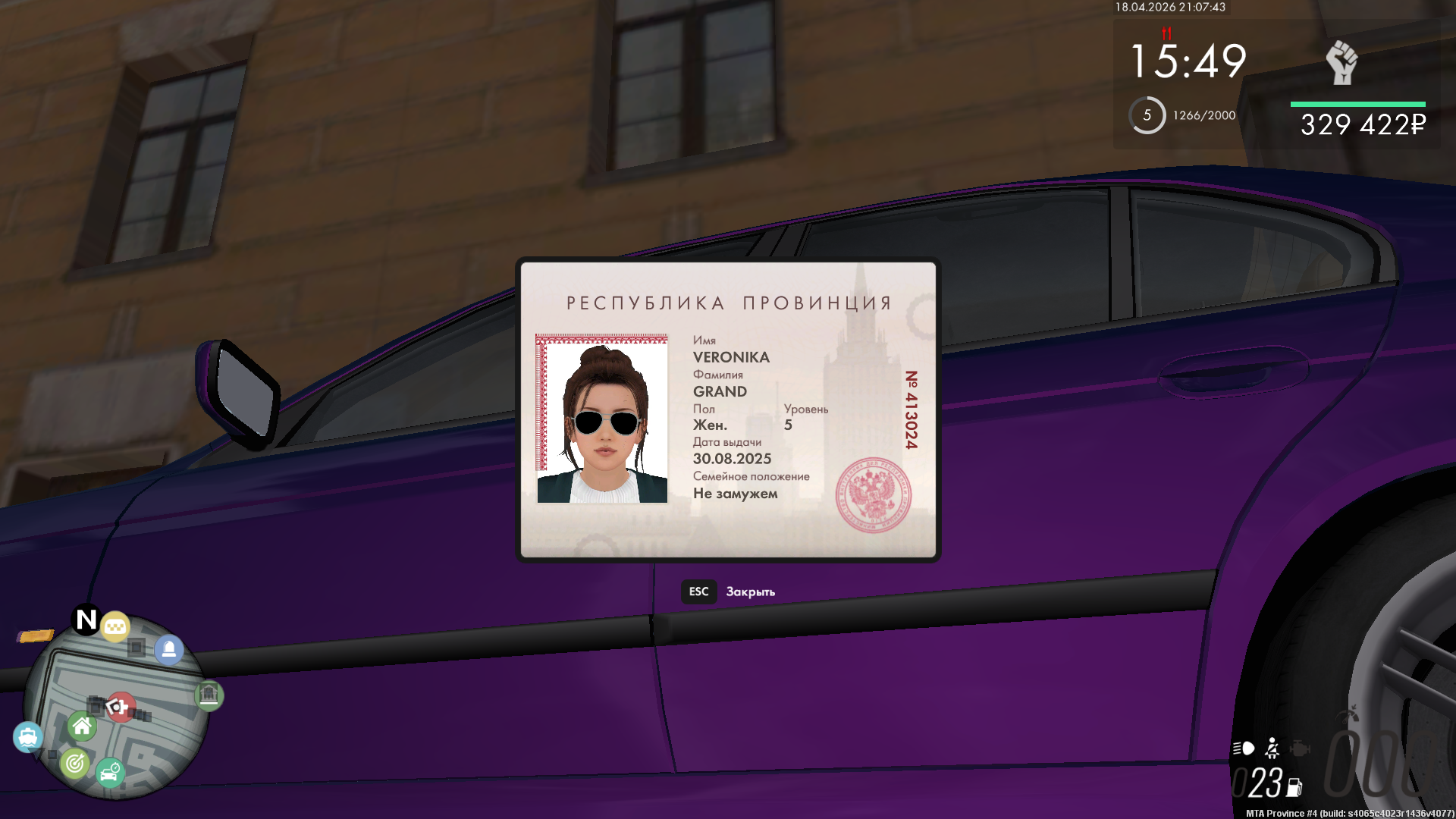Click the passport photo of Veronika

pyautogui.click(x=602, y=419)
